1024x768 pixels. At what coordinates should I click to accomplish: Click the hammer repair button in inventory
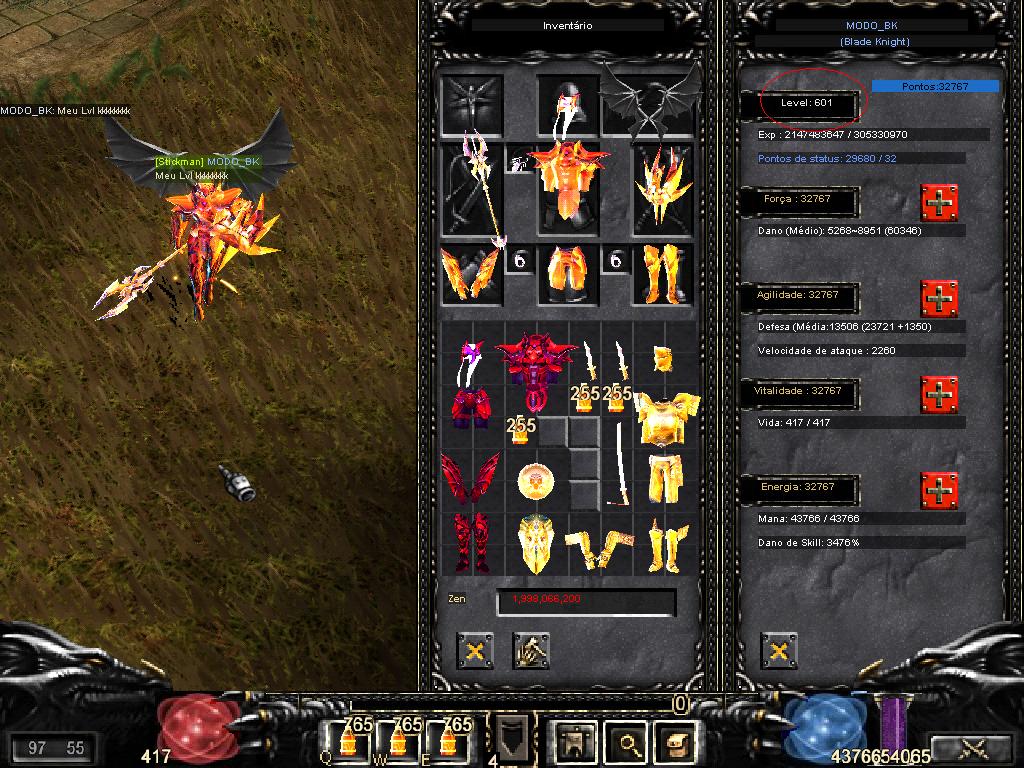point(531,650)
